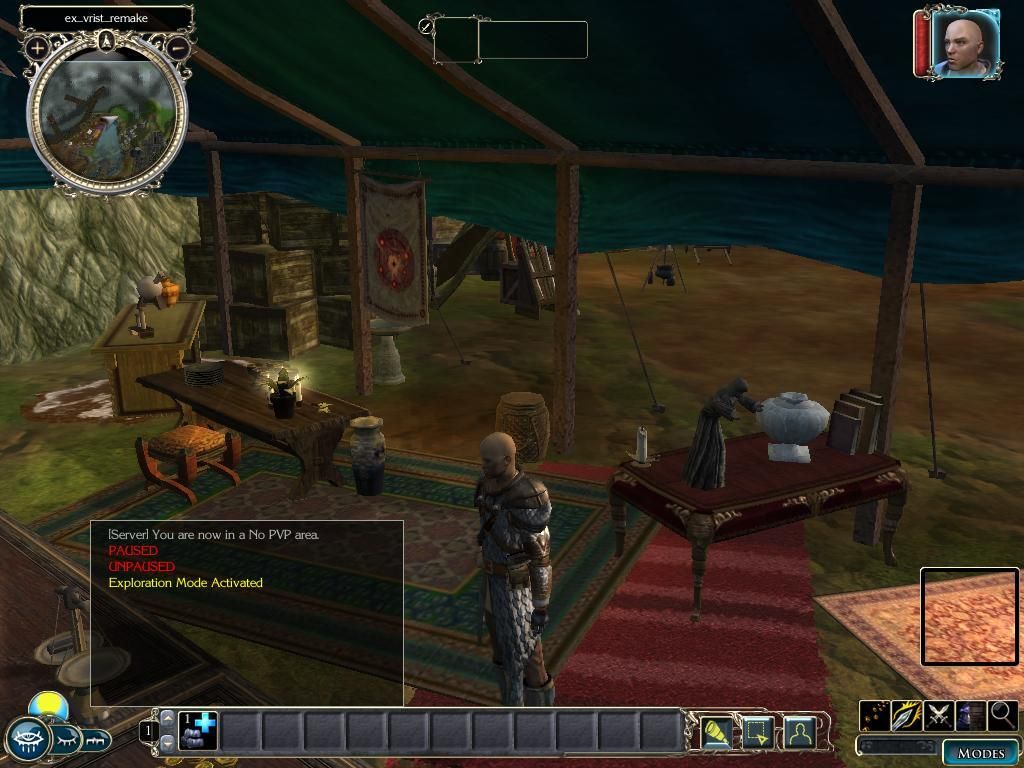The width and height of the screenshot is (1024, 768).
Task: Toggle the minimap north-lock arrow button
Action: click(x=107, y=41)
